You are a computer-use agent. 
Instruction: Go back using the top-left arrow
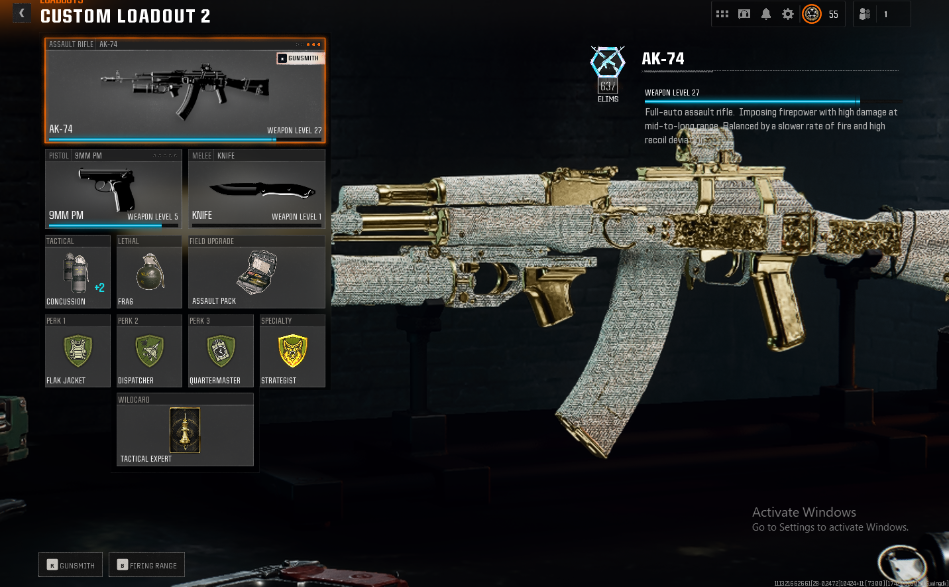(x=21, y=14)
